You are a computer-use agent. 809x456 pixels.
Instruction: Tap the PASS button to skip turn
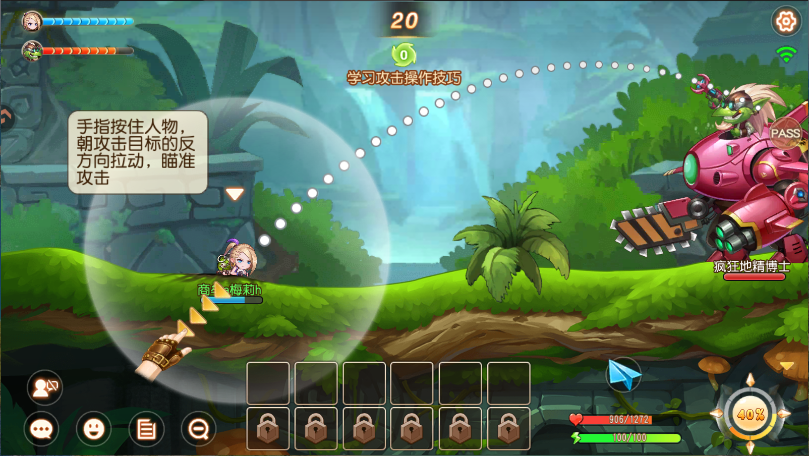pos(786,132)
